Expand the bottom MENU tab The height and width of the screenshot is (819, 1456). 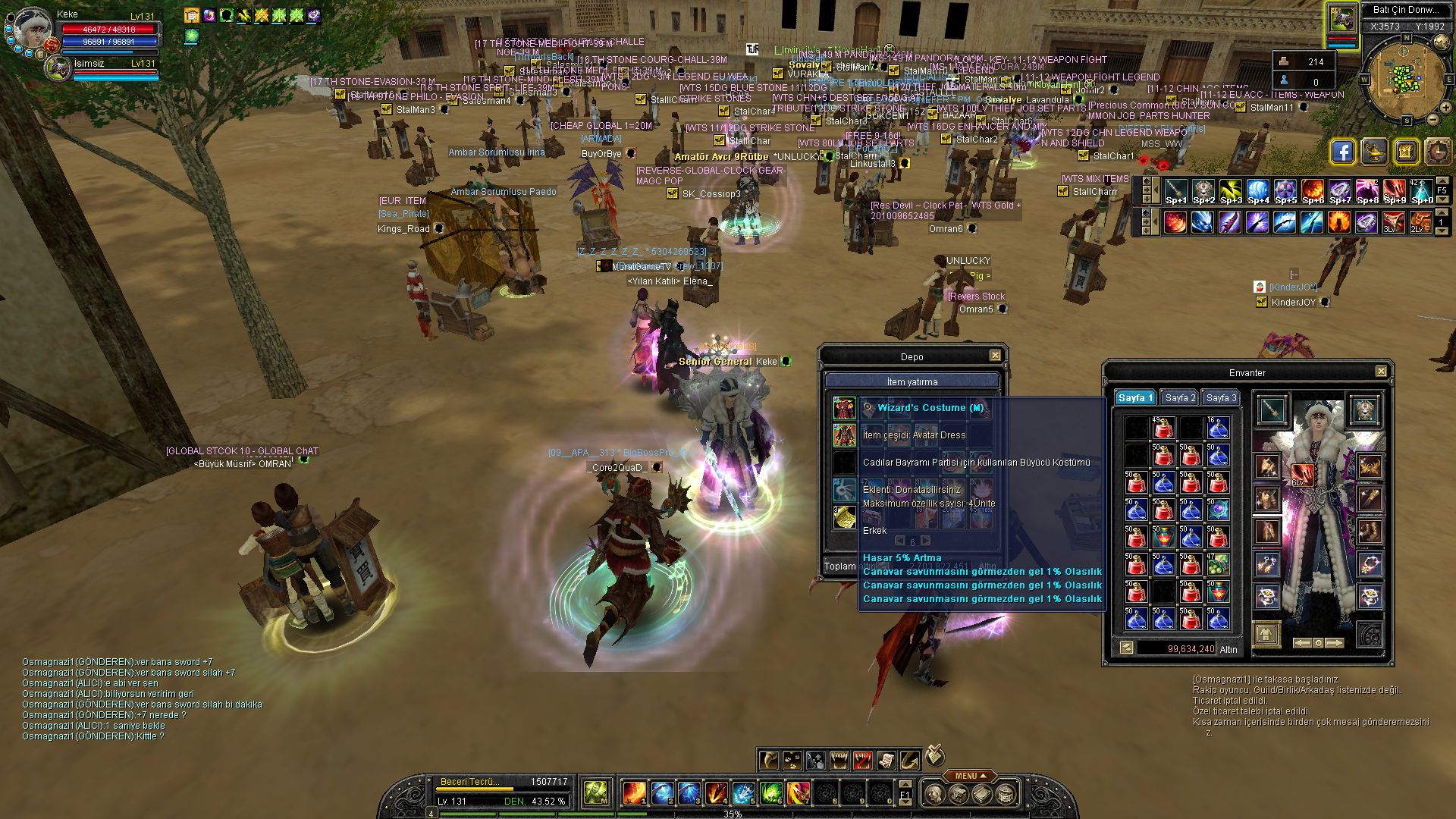pyautogui.click(x=970, y=776)
